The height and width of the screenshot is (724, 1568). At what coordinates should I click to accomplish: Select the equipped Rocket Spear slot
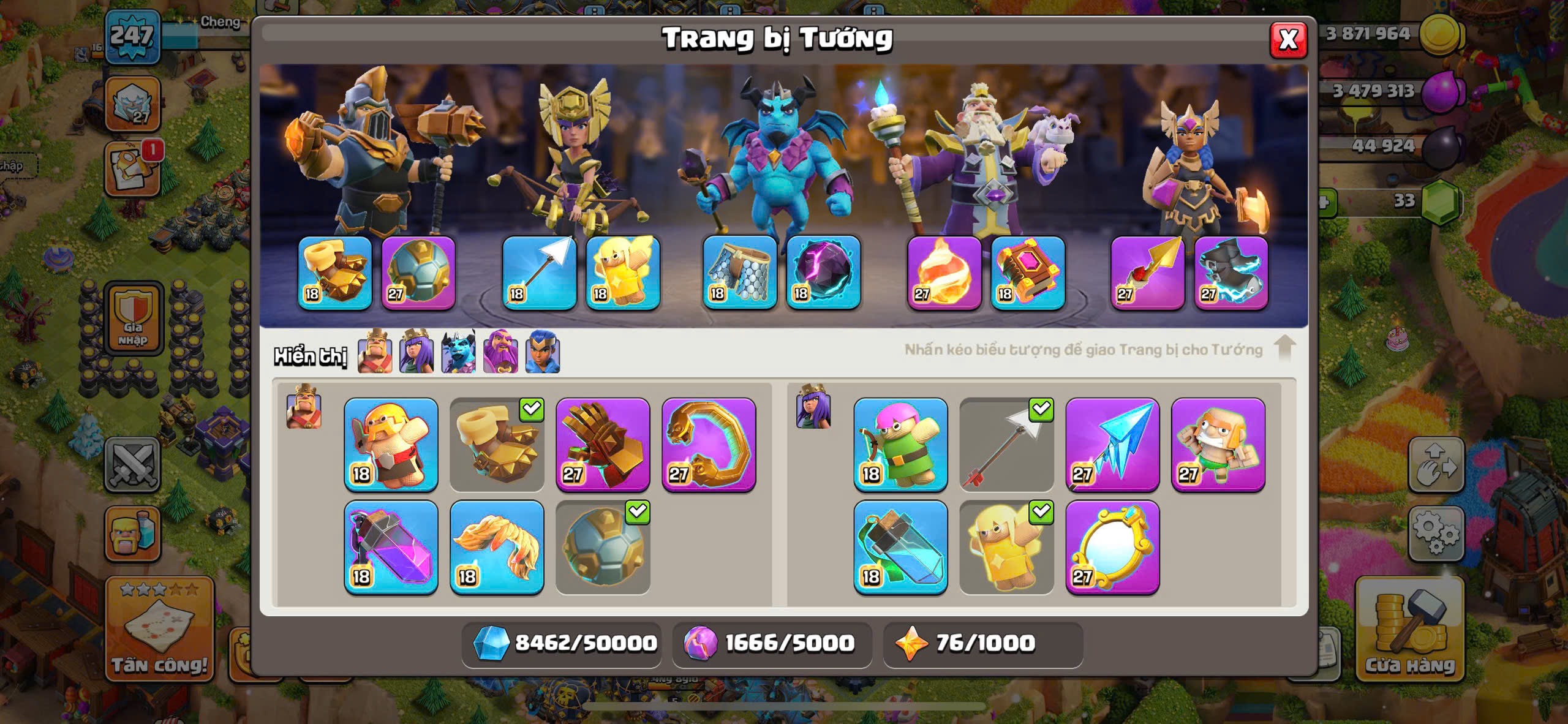[1147, 273]
